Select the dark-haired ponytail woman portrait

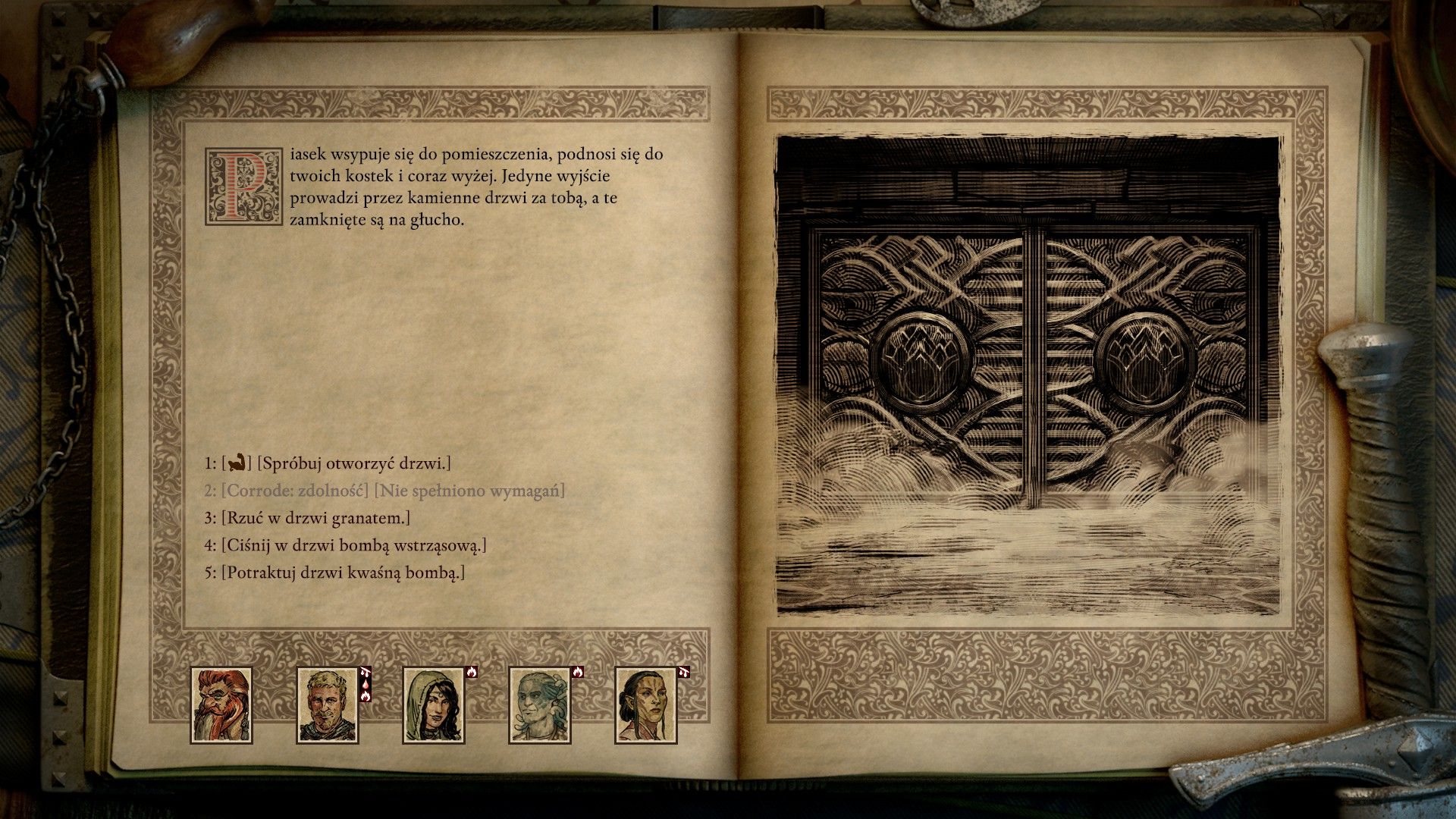click(x=645, y=704)
